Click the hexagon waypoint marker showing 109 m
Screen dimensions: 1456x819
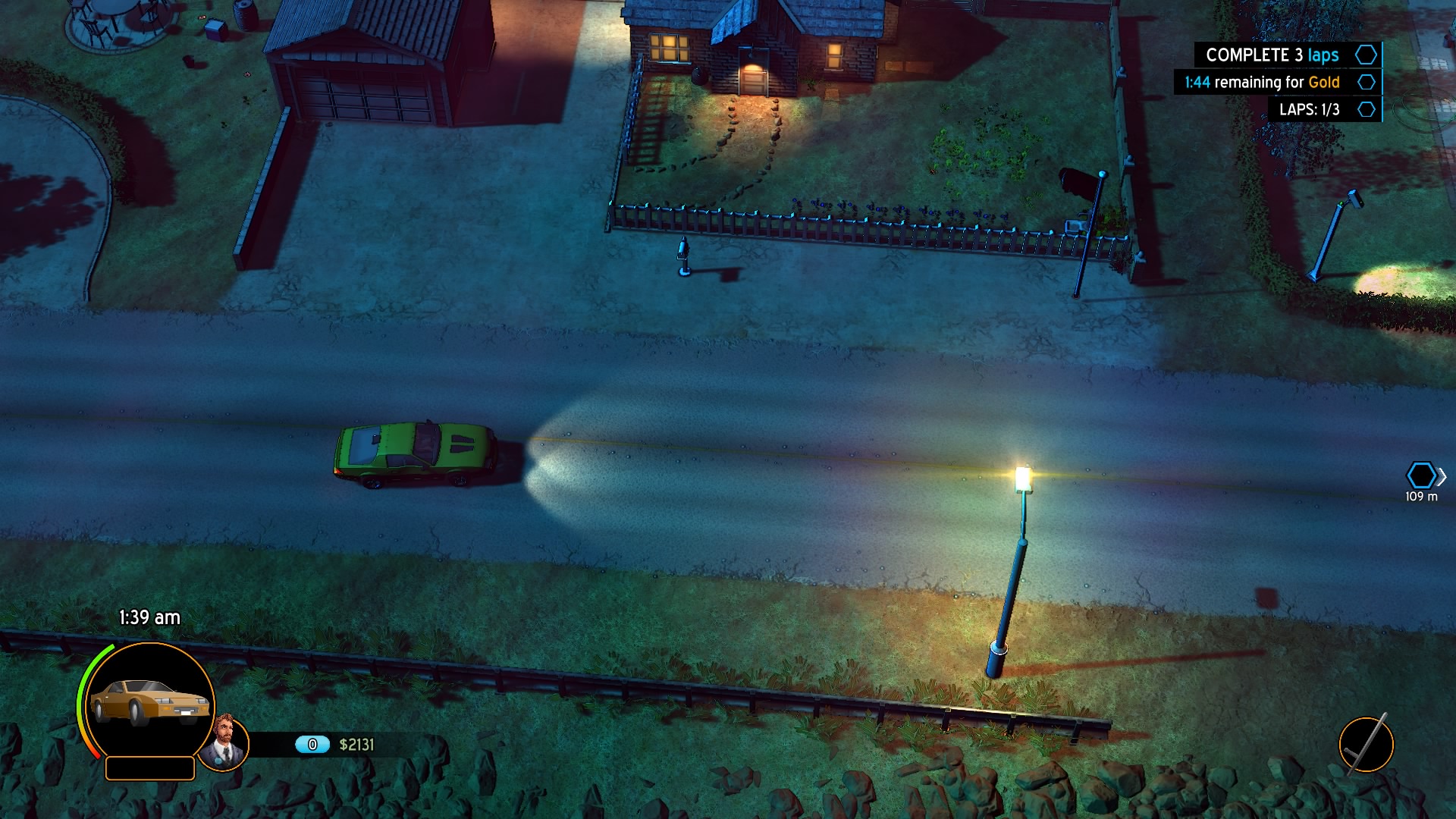pos(1420,476)
